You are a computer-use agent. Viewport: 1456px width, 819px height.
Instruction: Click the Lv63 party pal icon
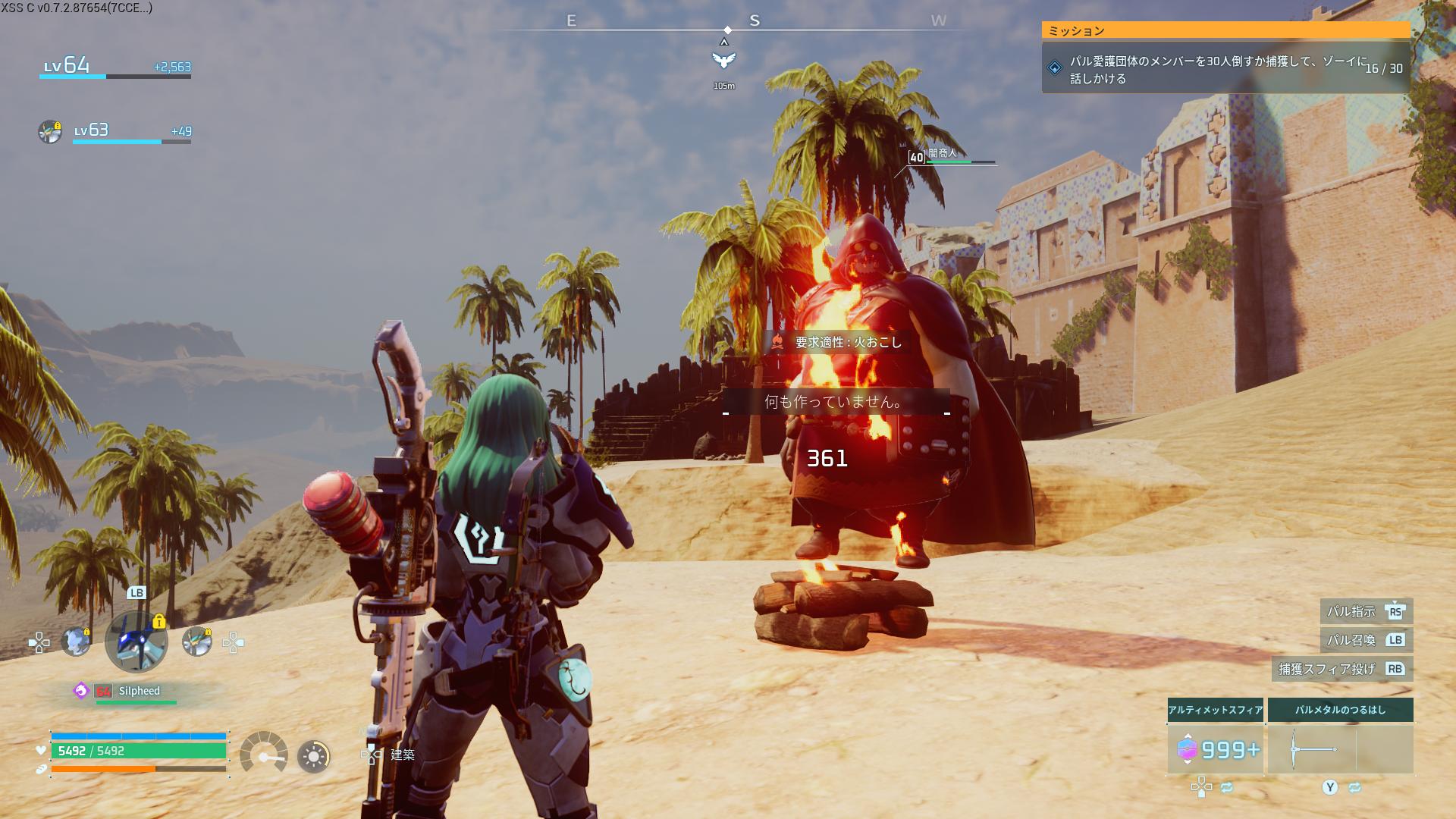[x=50, y=131]
